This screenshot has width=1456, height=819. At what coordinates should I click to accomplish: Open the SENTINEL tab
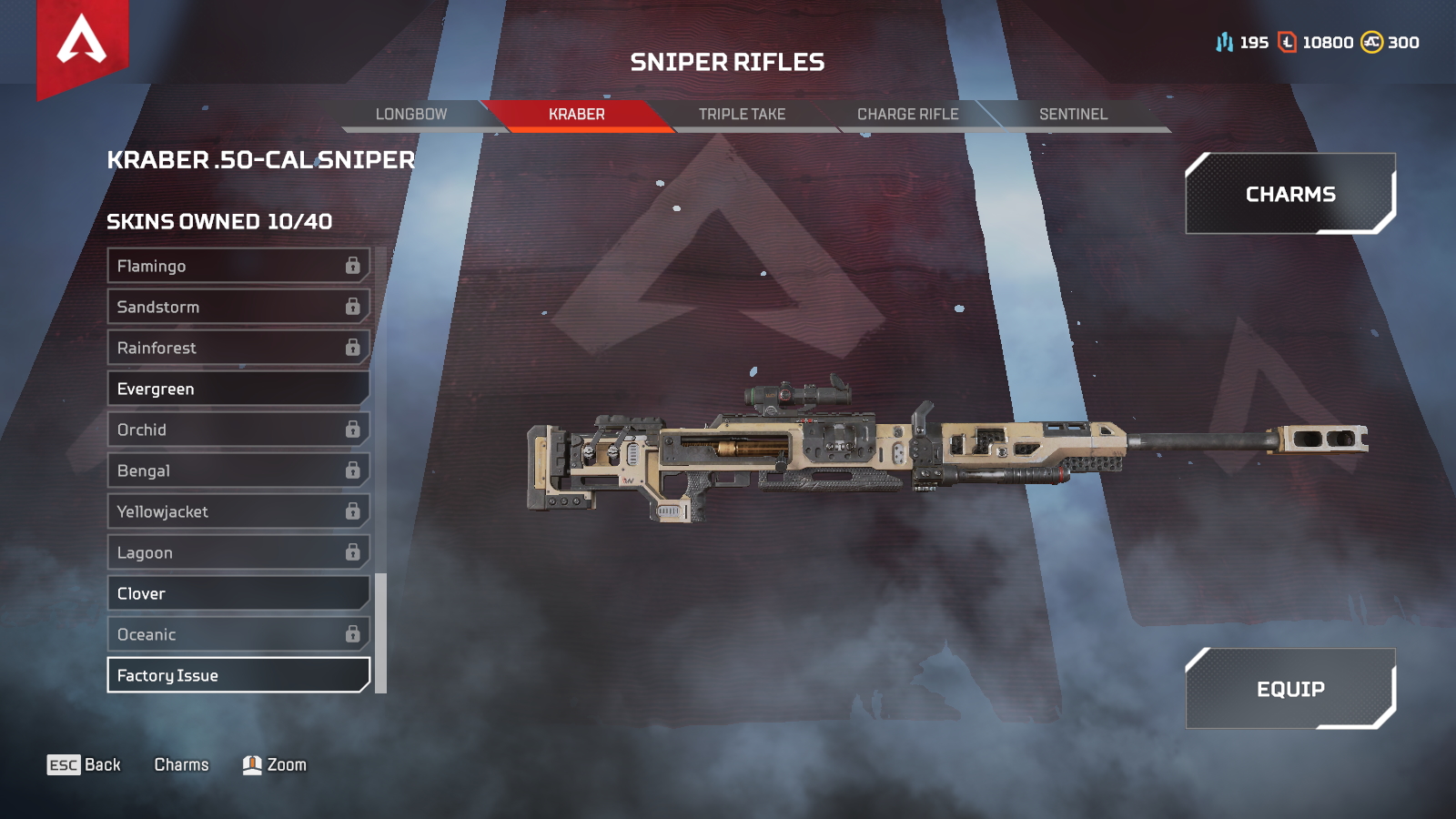pos(1074,114)
